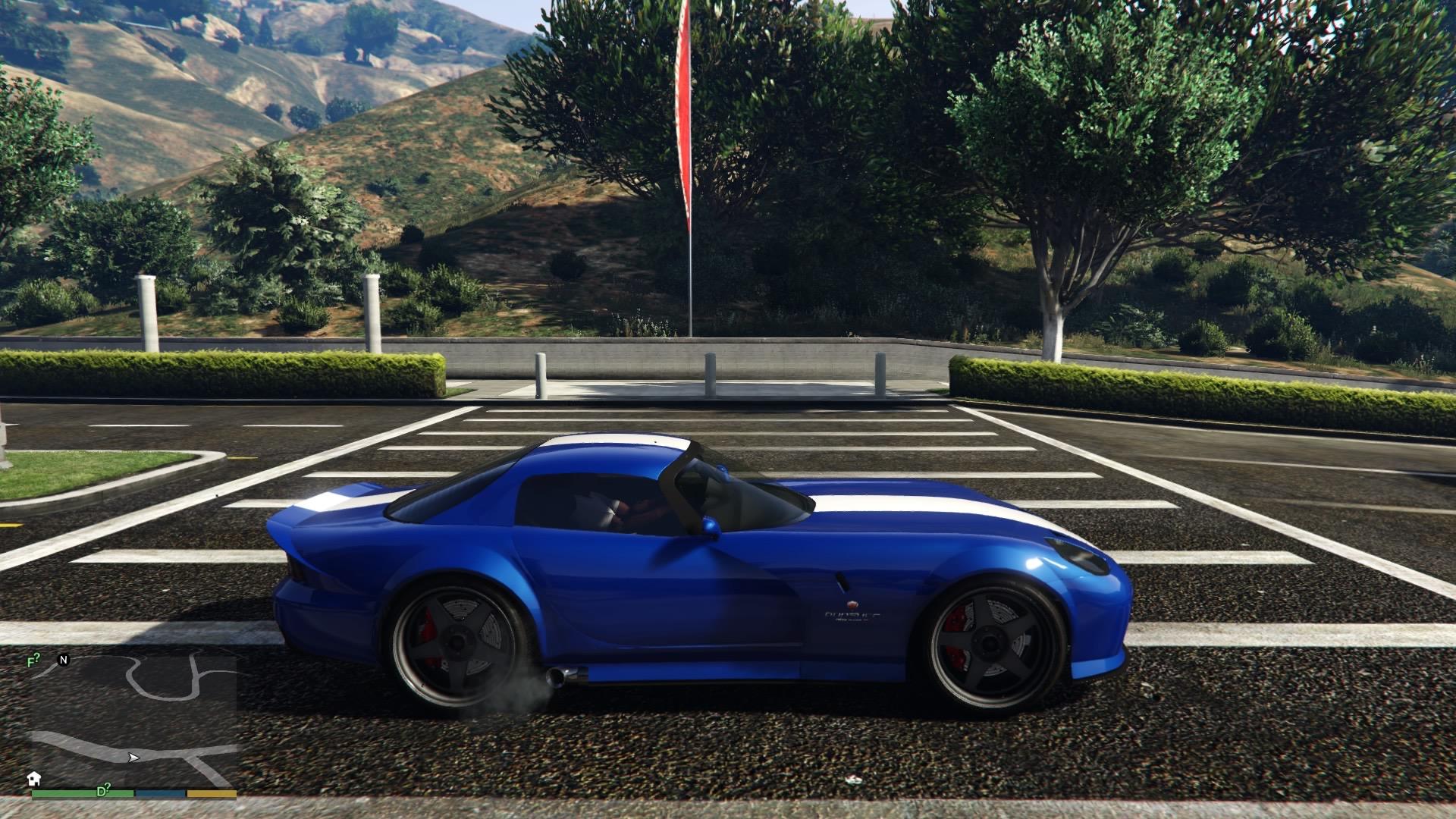Click the North compass indicator on the minimap
This screenshot has width=1456, height=819.
(x=64, y=660)
